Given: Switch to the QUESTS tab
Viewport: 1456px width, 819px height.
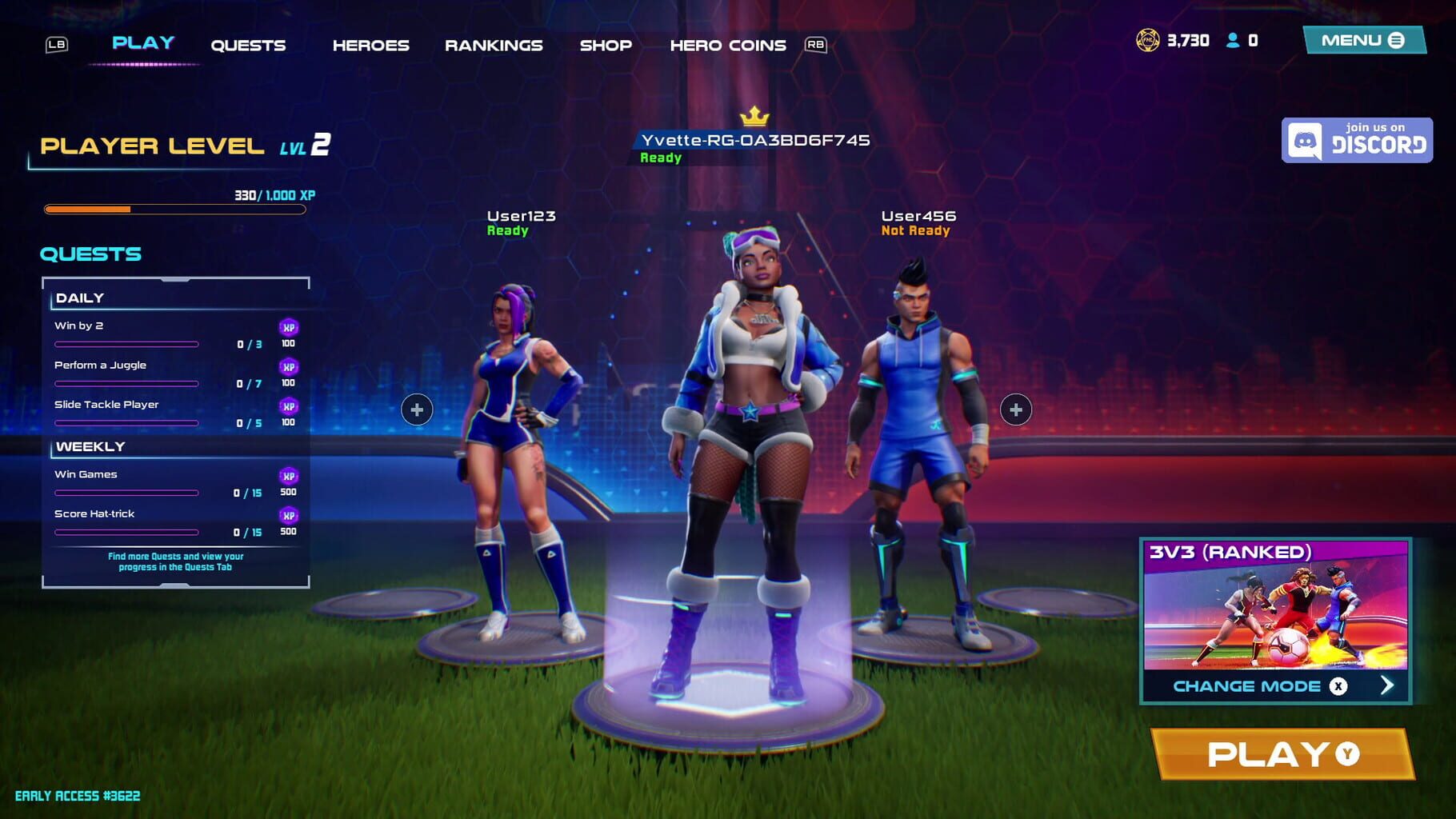Looking at the screenshot, I should pyautogui.click(x=248, y=44).
